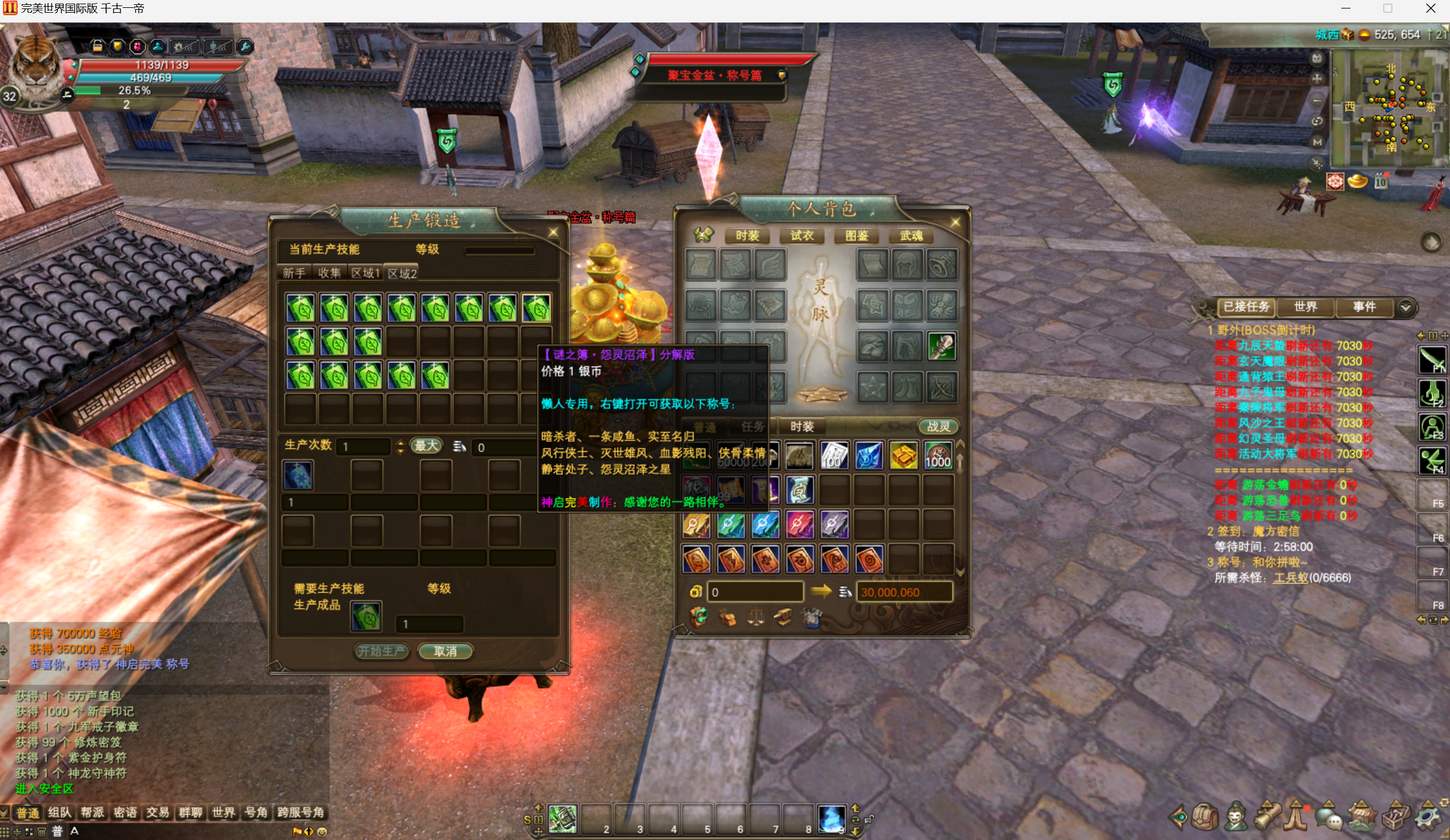
Task: Click the 工兵蚁 quest target link
Action: [x=1290, y=577]
